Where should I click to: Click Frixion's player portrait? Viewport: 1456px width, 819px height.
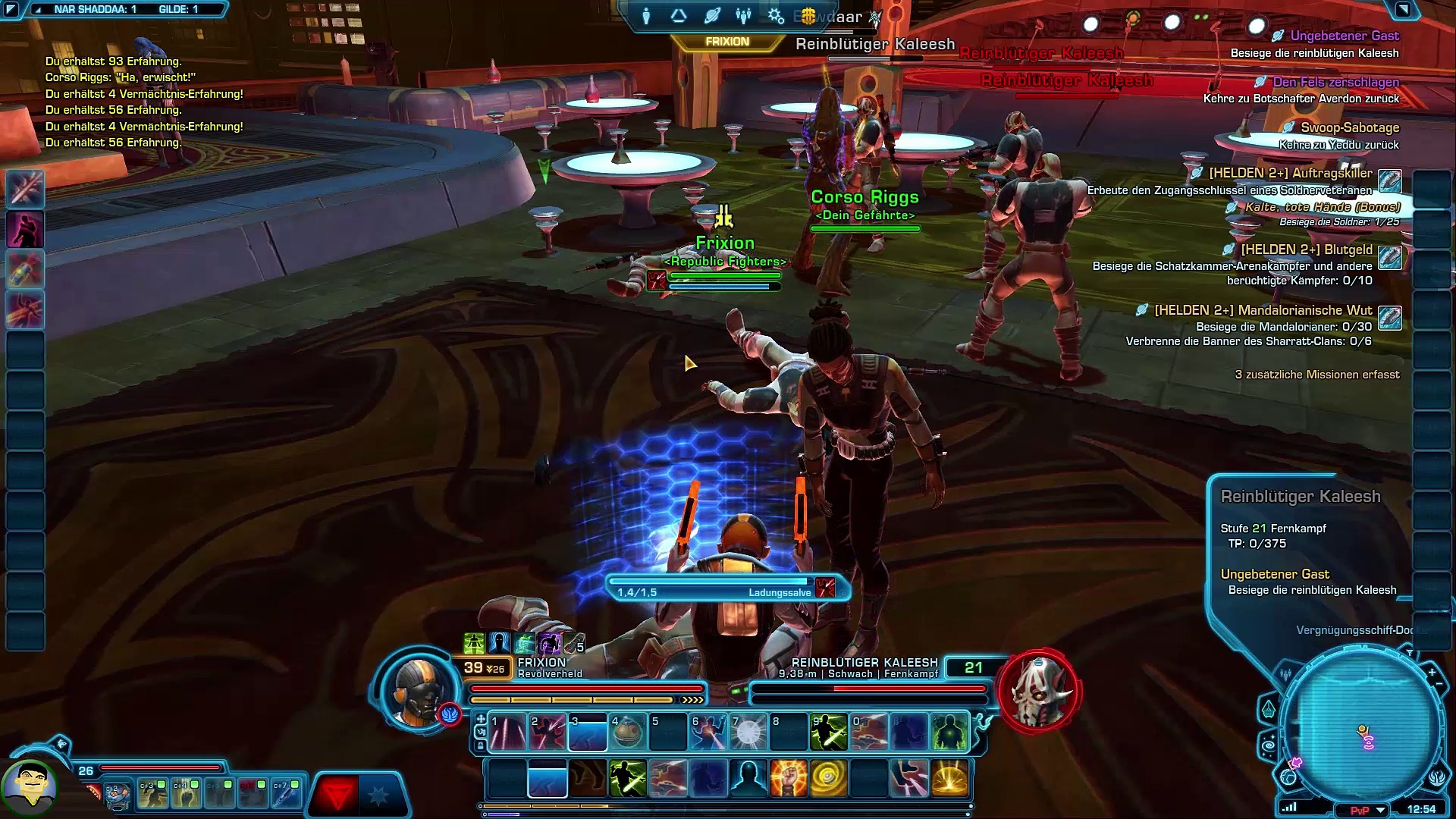(418, 690)
